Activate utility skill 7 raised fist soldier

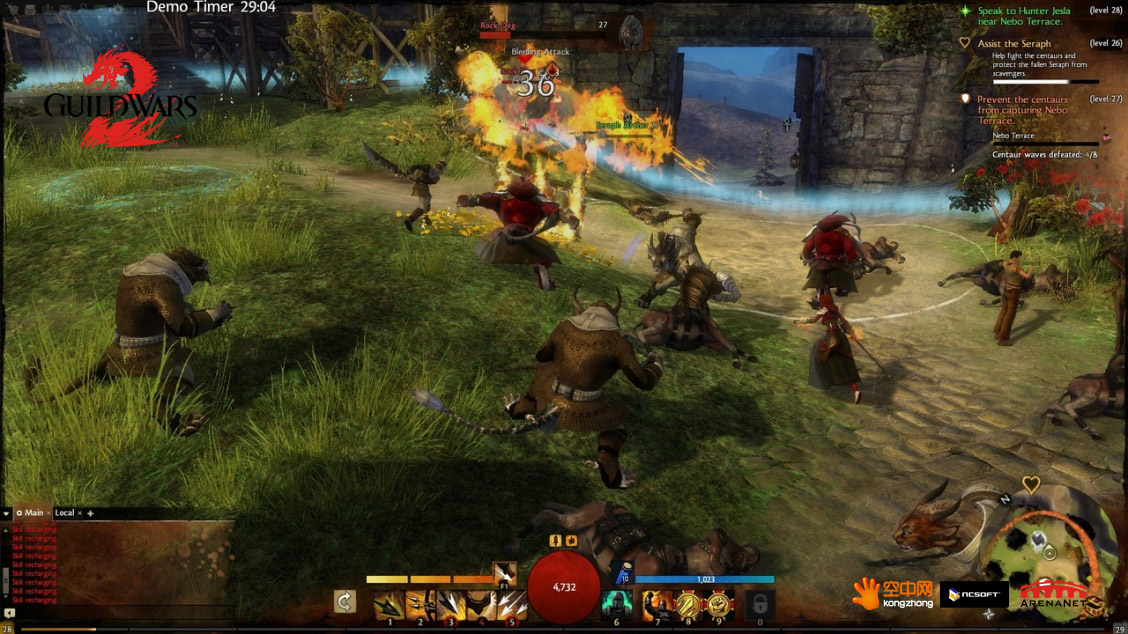coord(657,604)
